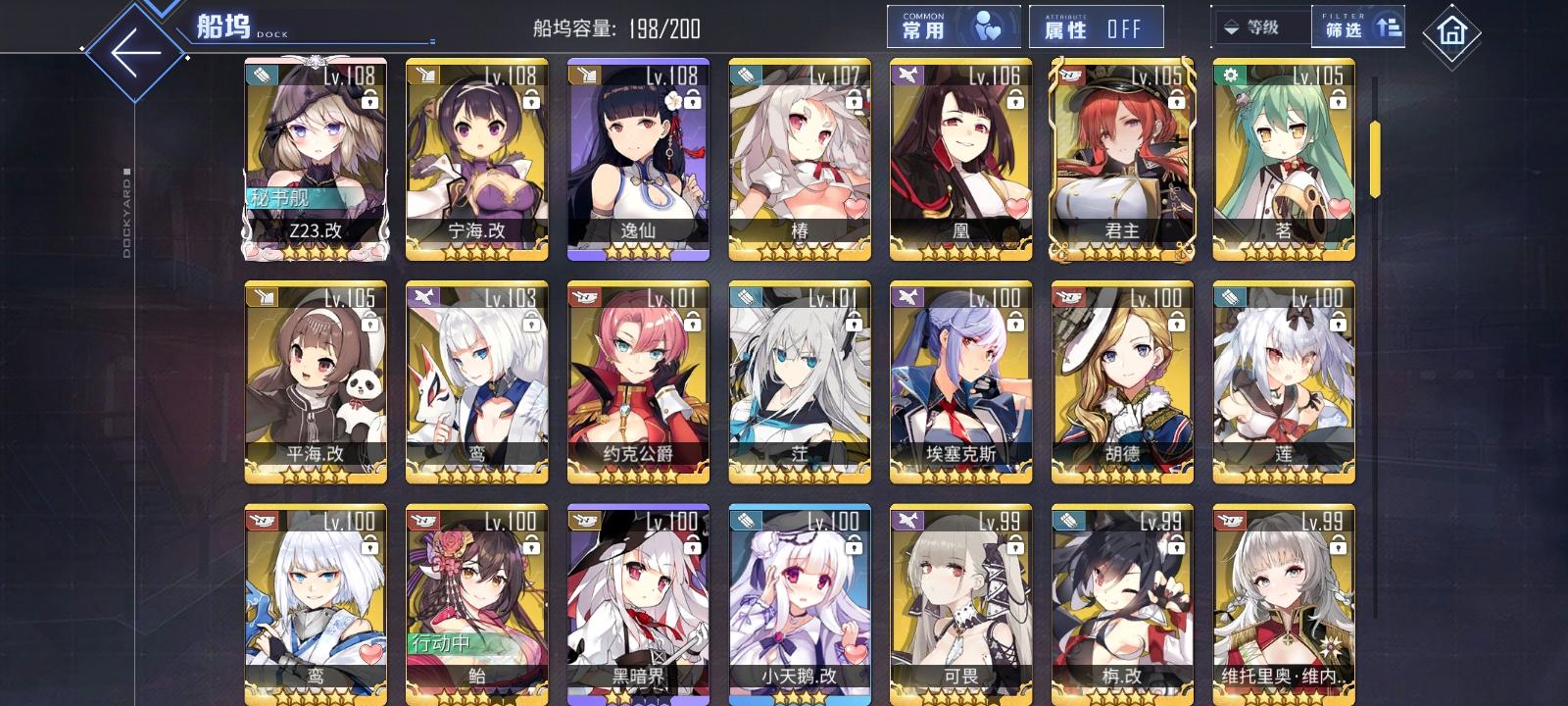Toggle the 属性 attribute display from OFF

(x=1094, y=26)
